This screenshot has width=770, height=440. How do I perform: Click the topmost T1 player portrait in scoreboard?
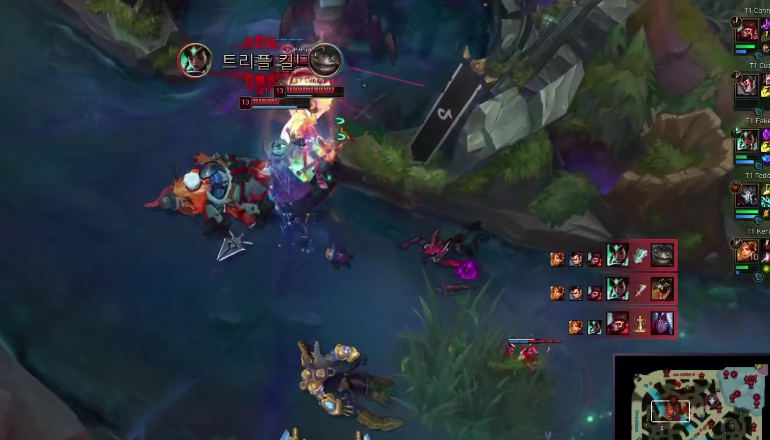tap(748, 31)
